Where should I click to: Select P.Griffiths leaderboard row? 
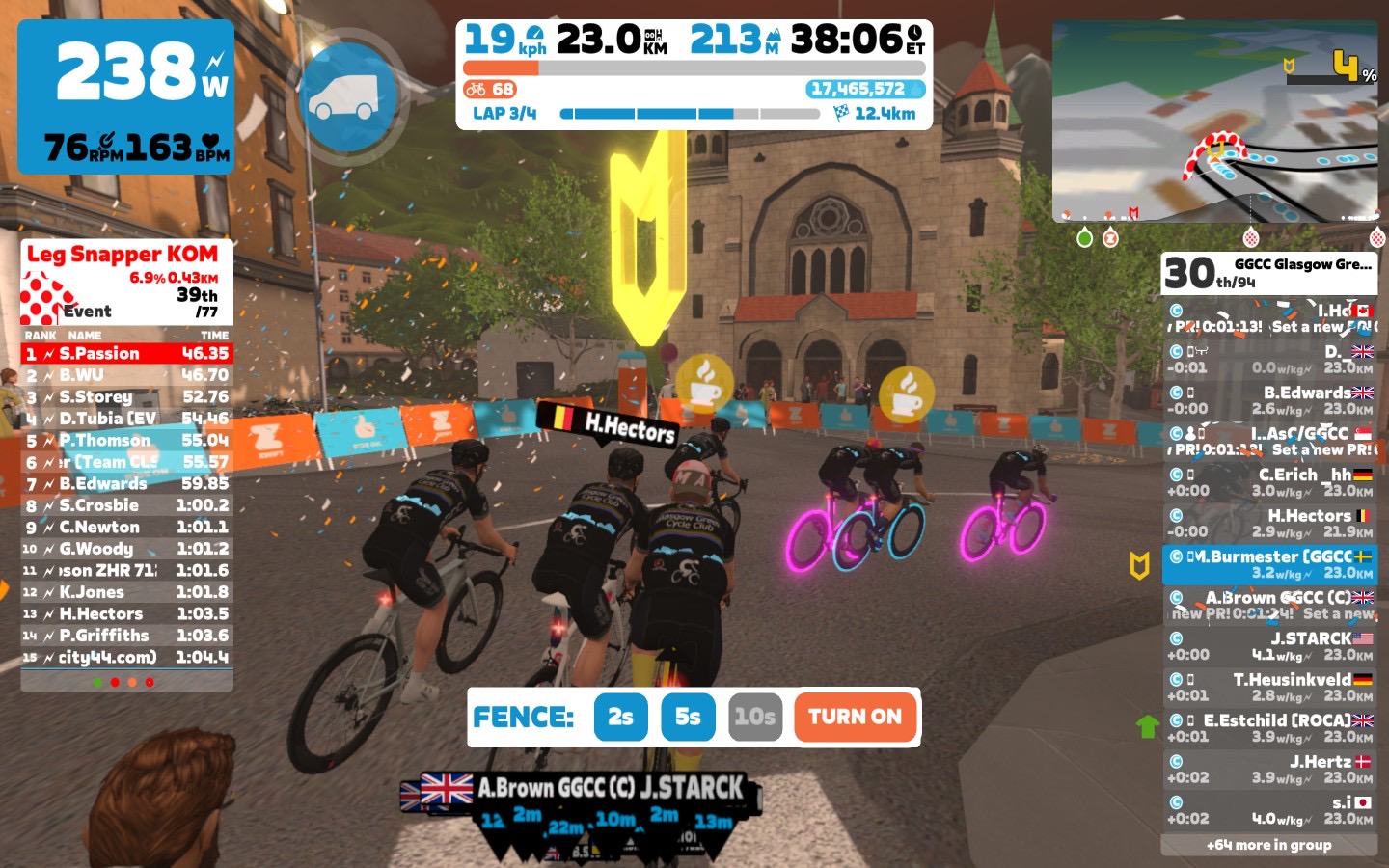126,636
